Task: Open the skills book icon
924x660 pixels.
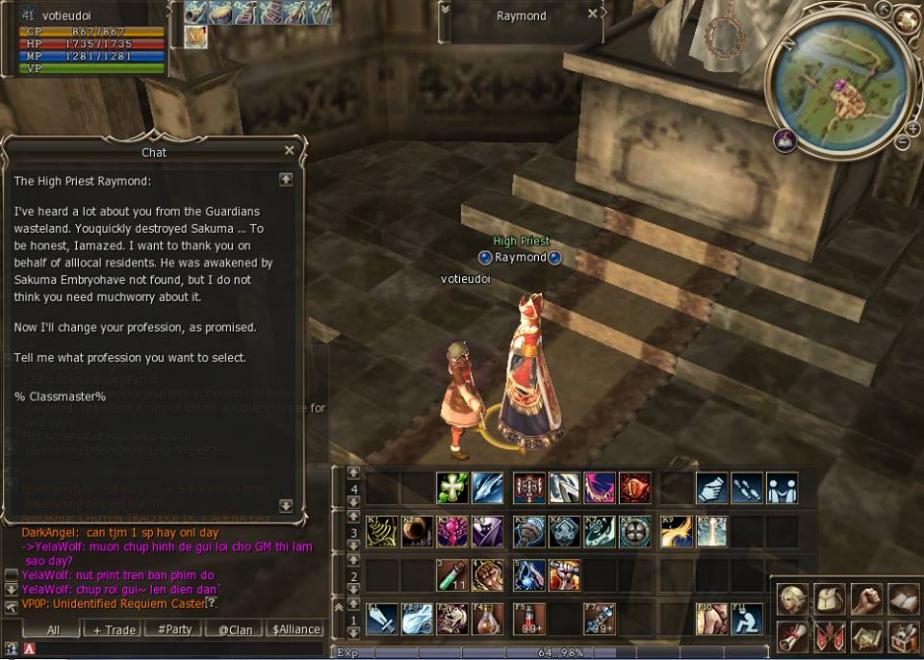Action: click(x=903, y=600)
